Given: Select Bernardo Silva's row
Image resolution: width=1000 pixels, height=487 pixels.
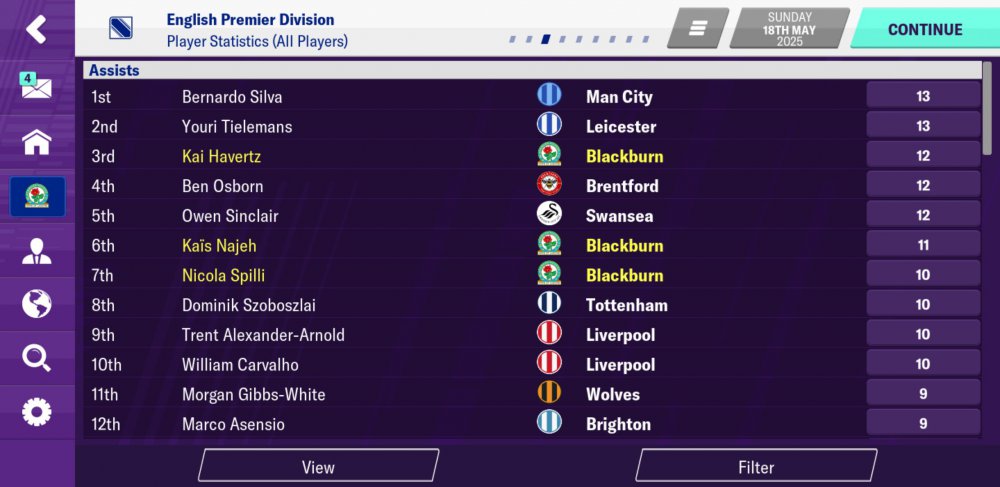Looking at the screenshot, I should coord(232,97).
